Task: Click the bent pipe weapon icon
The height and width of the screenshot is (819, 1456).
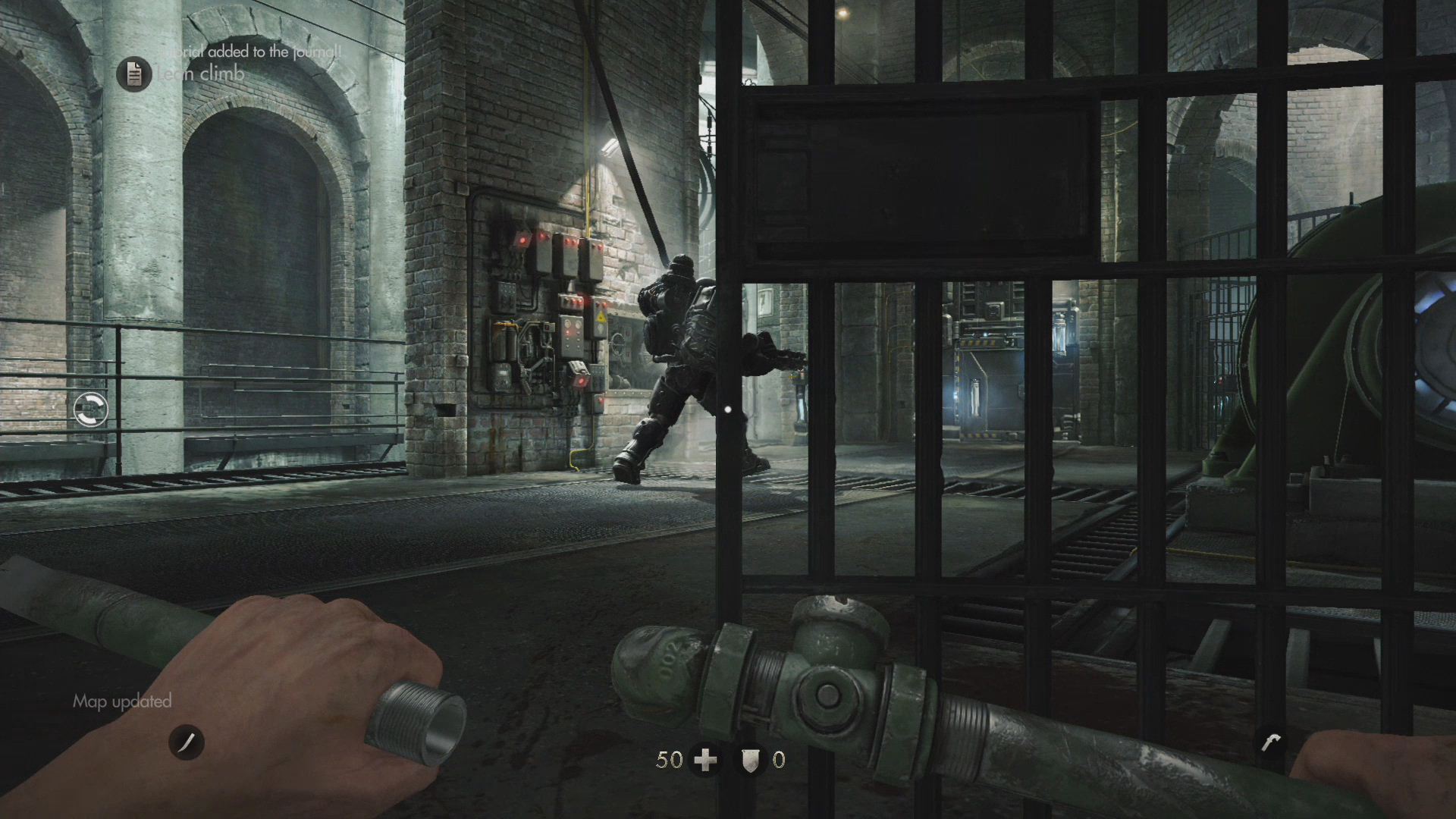Action: point(1271,741)
